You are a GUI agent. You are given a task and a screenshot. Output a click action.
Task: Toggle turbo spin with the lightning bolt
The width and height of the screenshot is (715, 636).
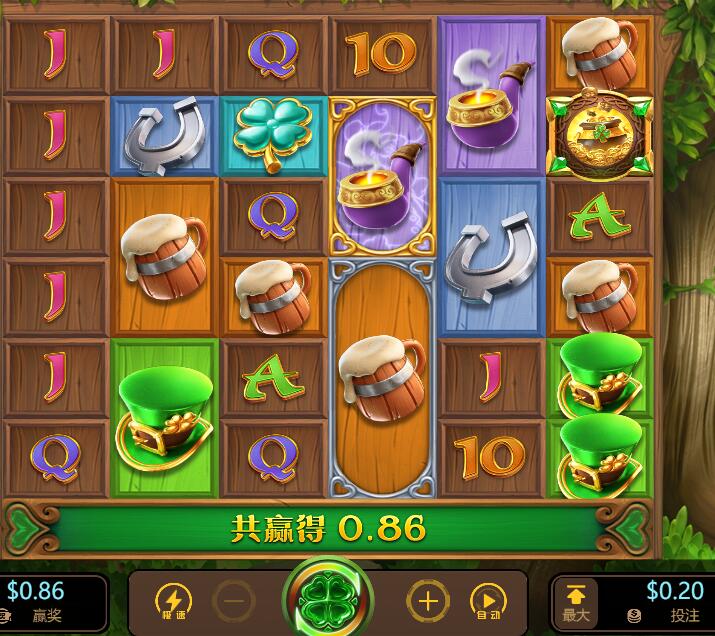173,601
